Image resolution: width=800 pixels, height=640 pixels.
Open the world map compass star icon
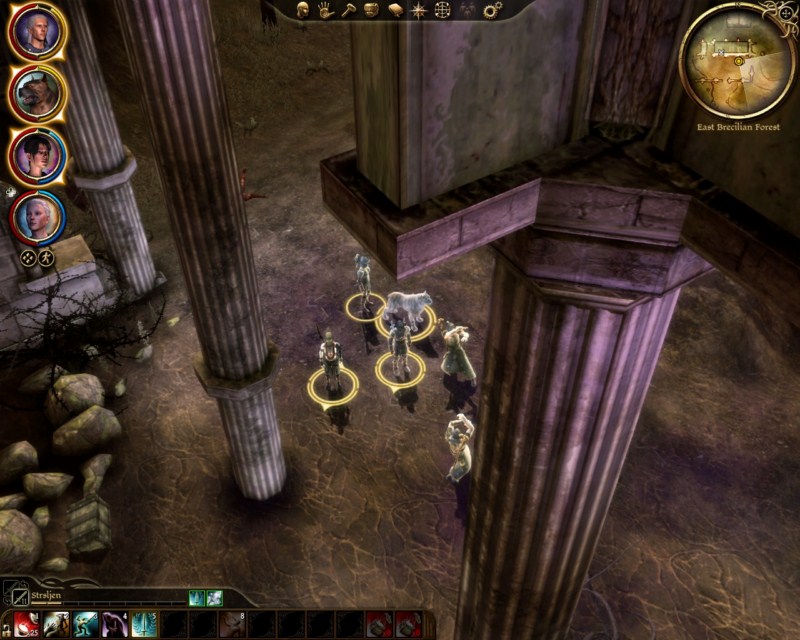coord(418,10)
